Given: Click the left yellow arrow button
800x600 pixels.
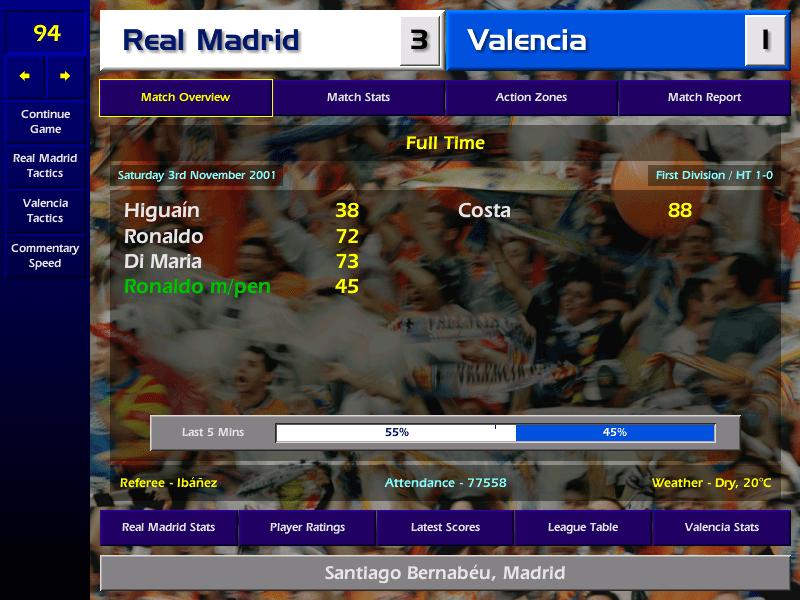Looking at the screenshot, I should (x=25, y=76).
